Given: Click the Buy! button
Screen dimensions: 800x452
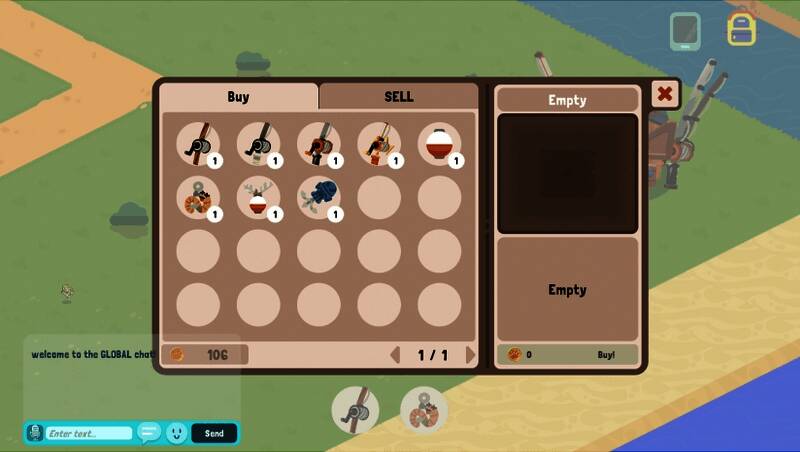Looking at the screenshot, I should [x=606, y=354].
